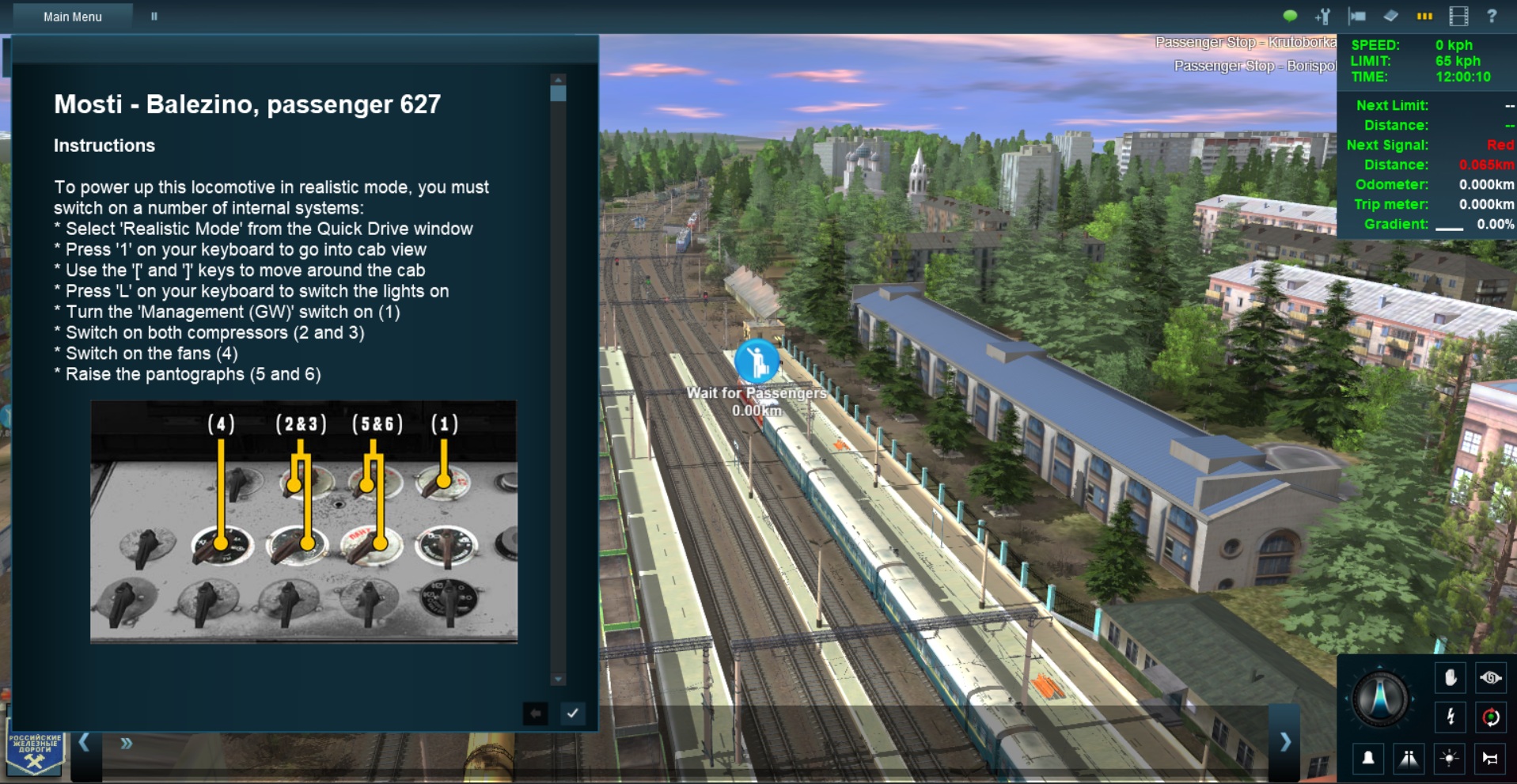
Task: Open the green chat bubble icon
Action: (x=1290, y=16)
